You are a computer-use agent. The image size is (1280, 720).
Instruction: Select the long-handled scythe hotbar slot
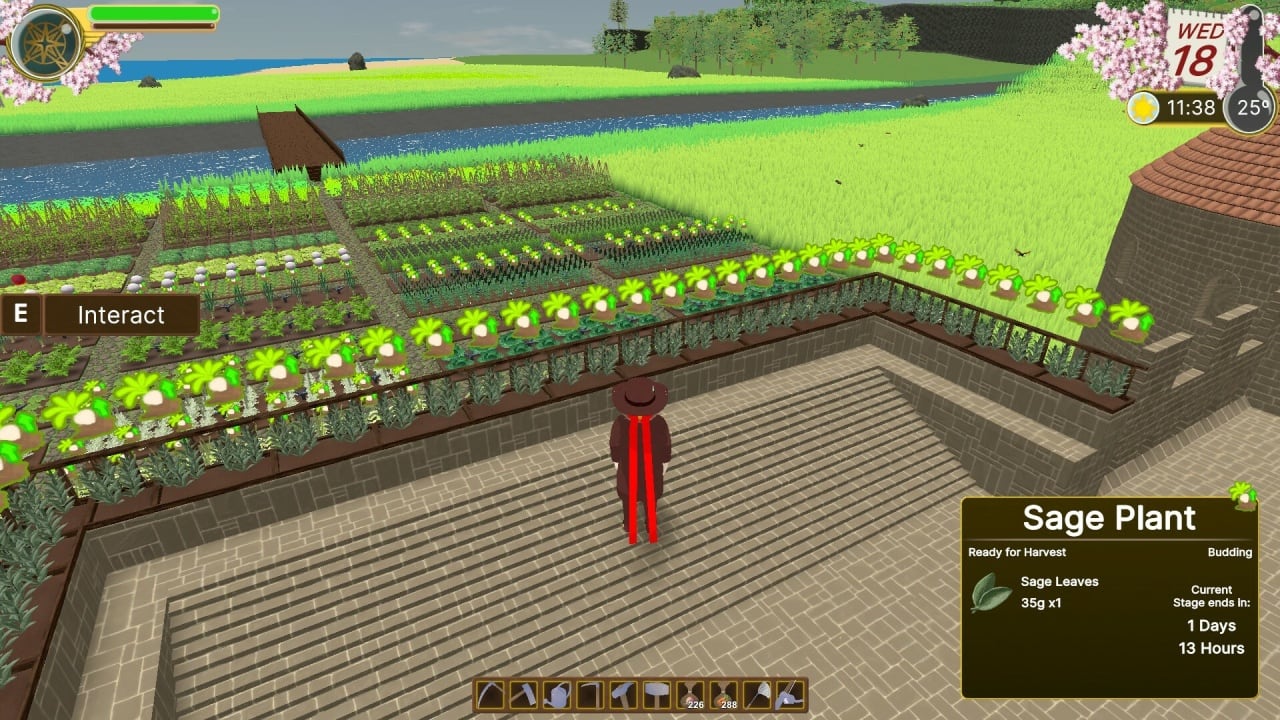pyautogui.click(x=590, y=695)
